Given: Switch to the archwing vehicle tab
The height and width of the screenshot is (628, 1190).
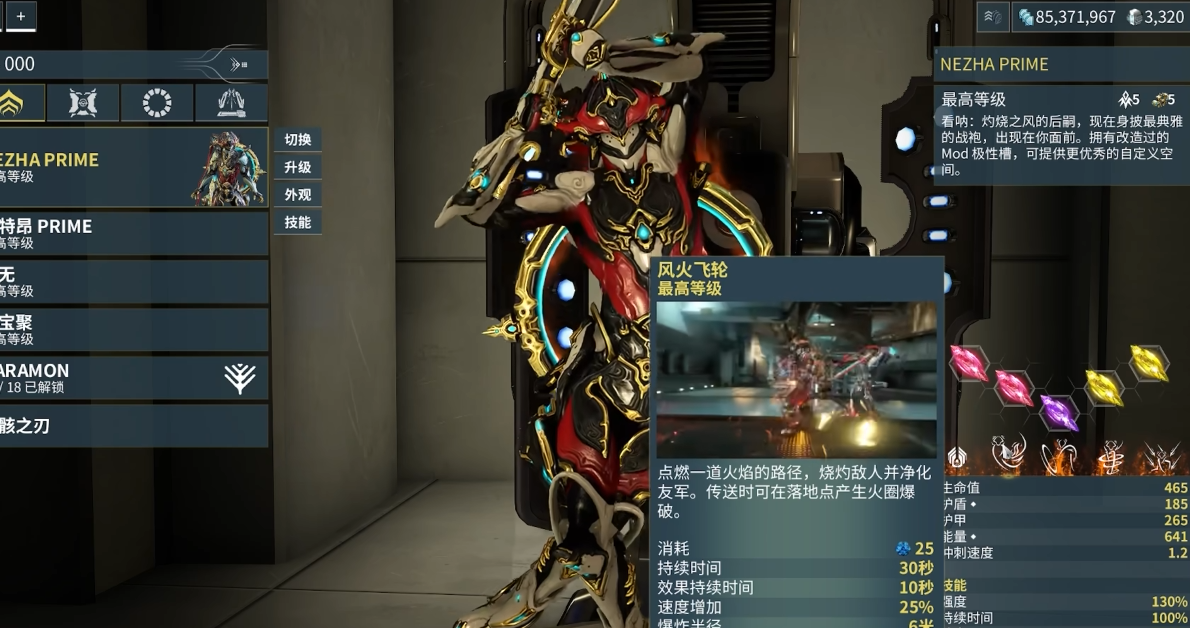Looking at the screenshot, I should coord(231,102).
